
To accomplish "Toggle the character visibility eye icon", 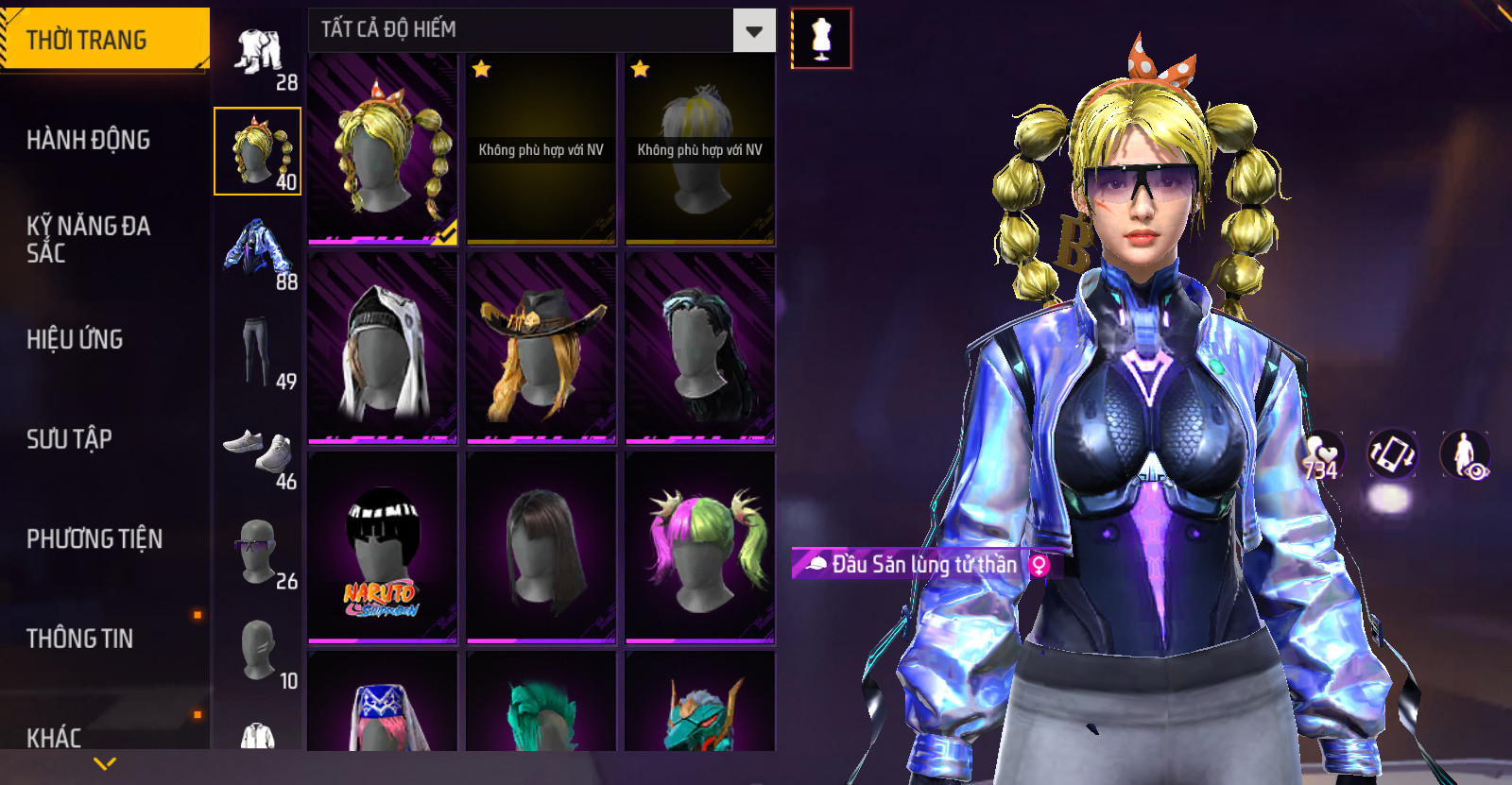I will [x=1466, y=454].
